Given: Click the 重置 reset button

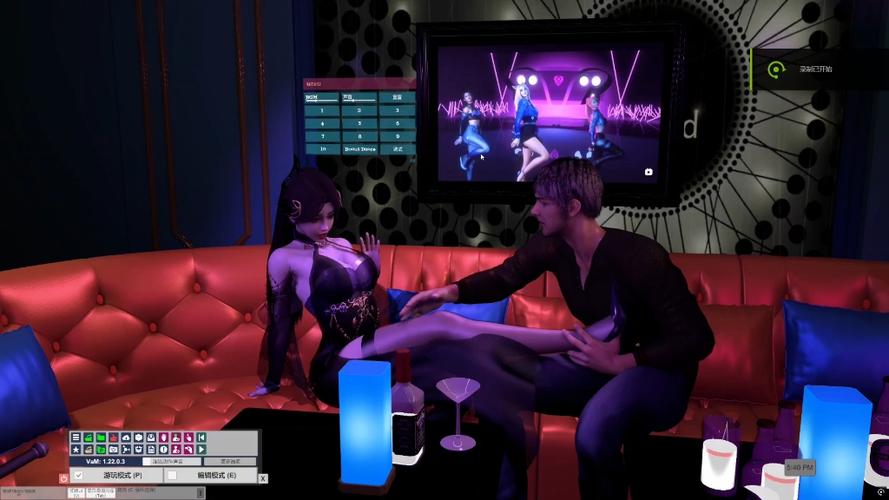Looking at the screenshot, I should point(397,98).
